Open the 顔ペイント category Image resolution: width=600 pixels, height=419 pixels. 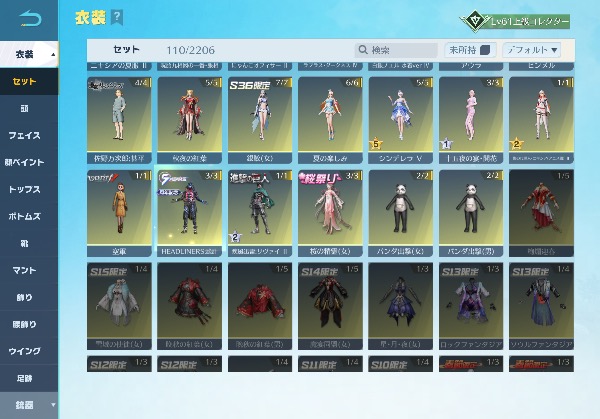click(29, 161)
